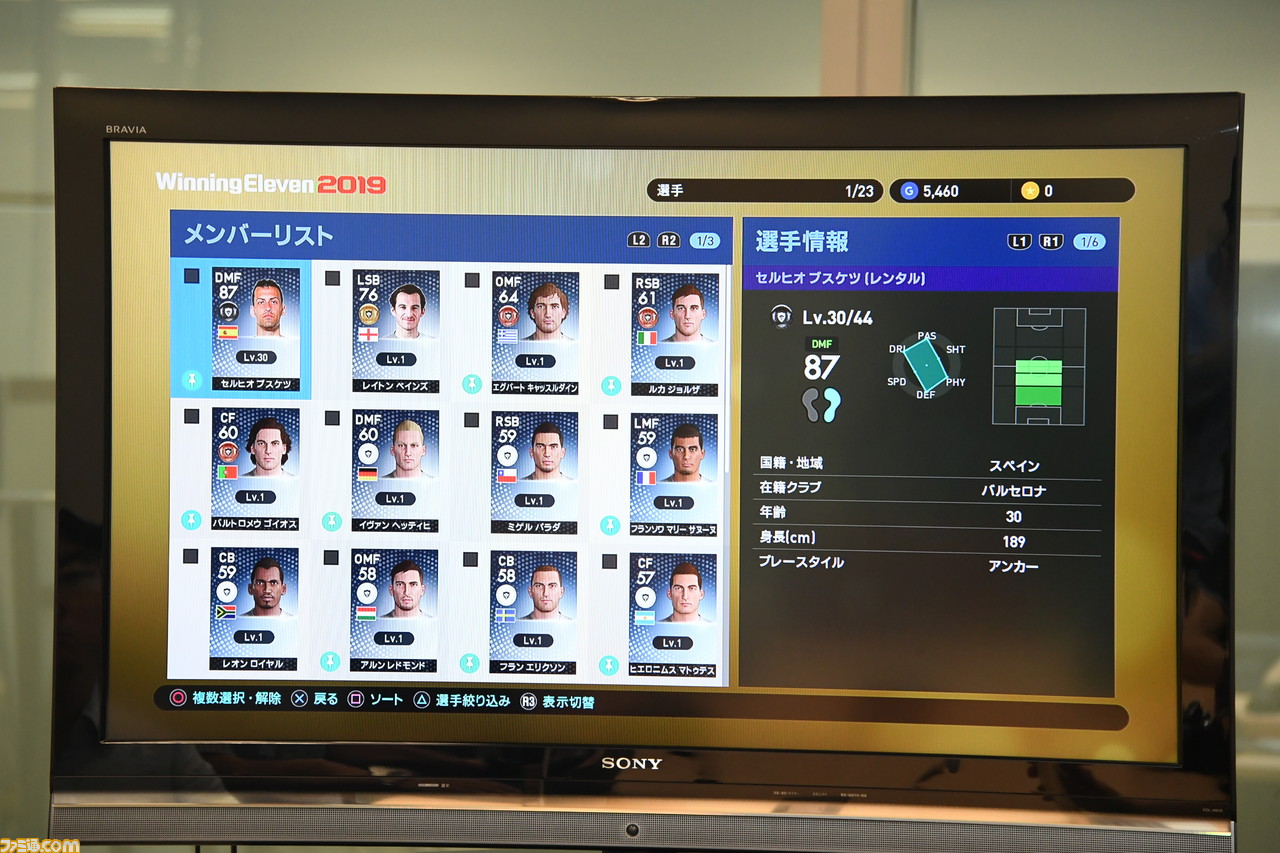Check the box beside イヴァン ヘッティヒ

point(332,417)
